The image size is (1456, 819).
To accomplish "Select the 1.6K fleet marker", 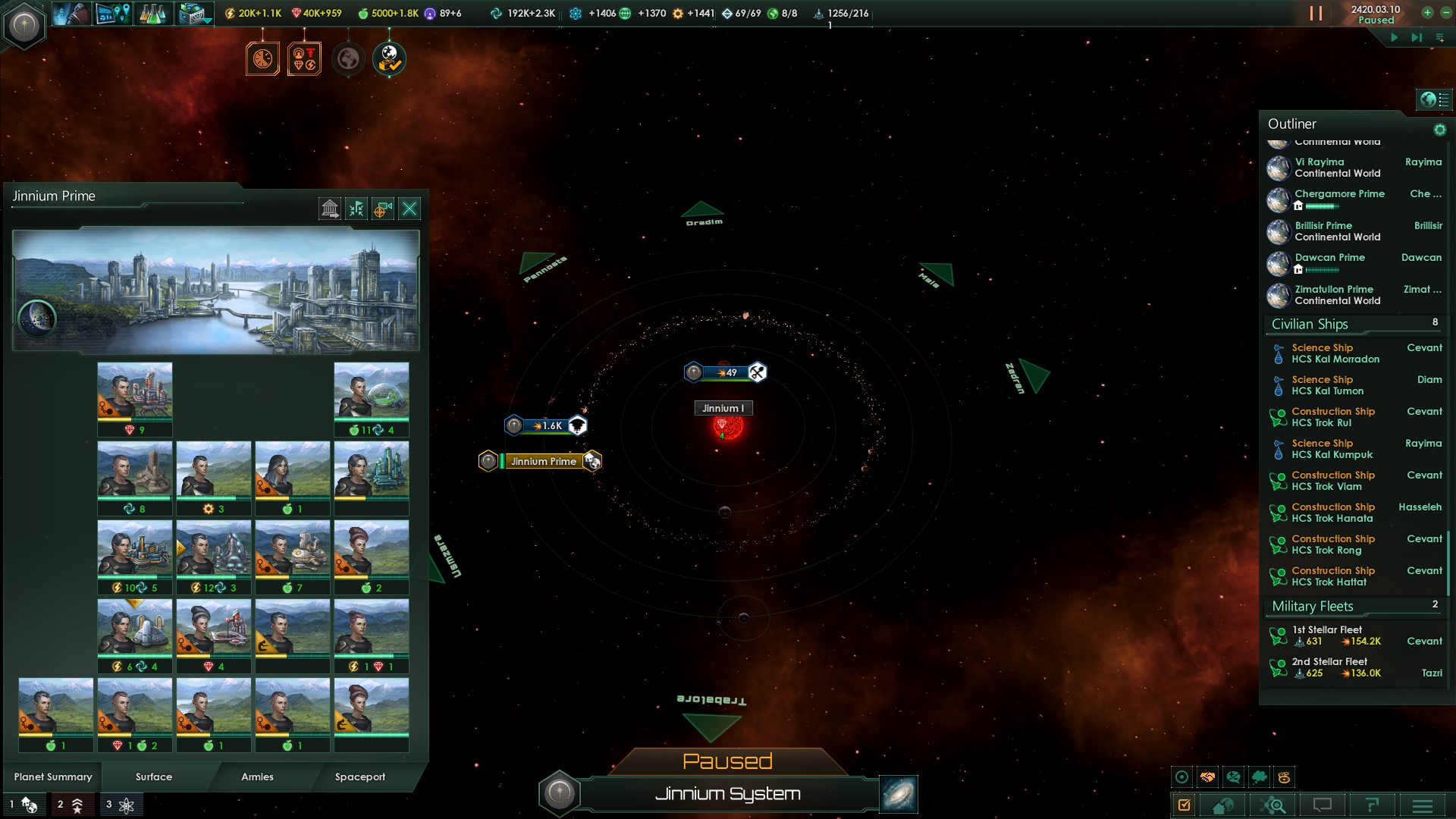I will pos(547,425).
